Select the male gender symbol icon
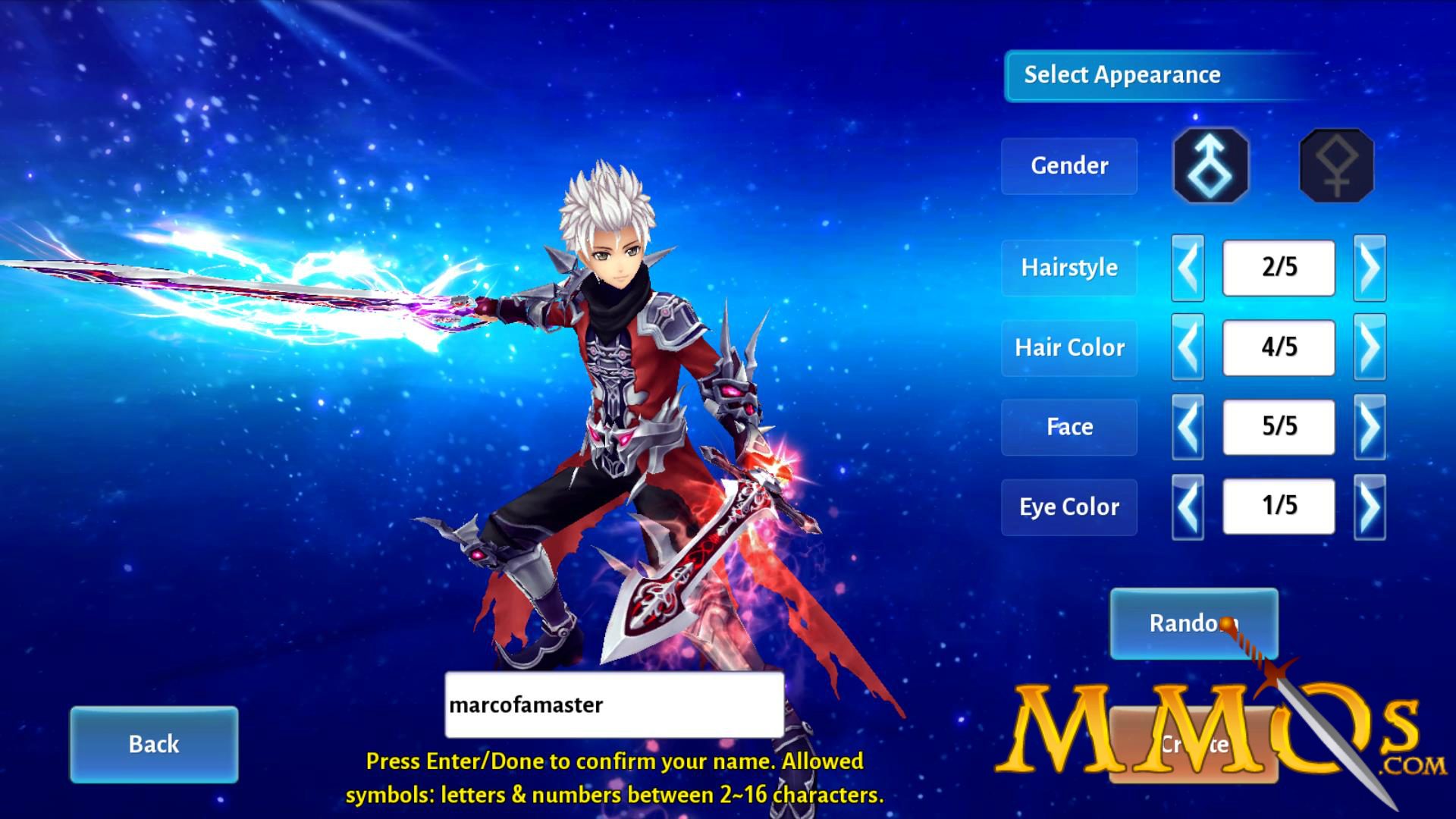The height and width of the screenshot is (819, 1456). click(x=1210, y=165)
